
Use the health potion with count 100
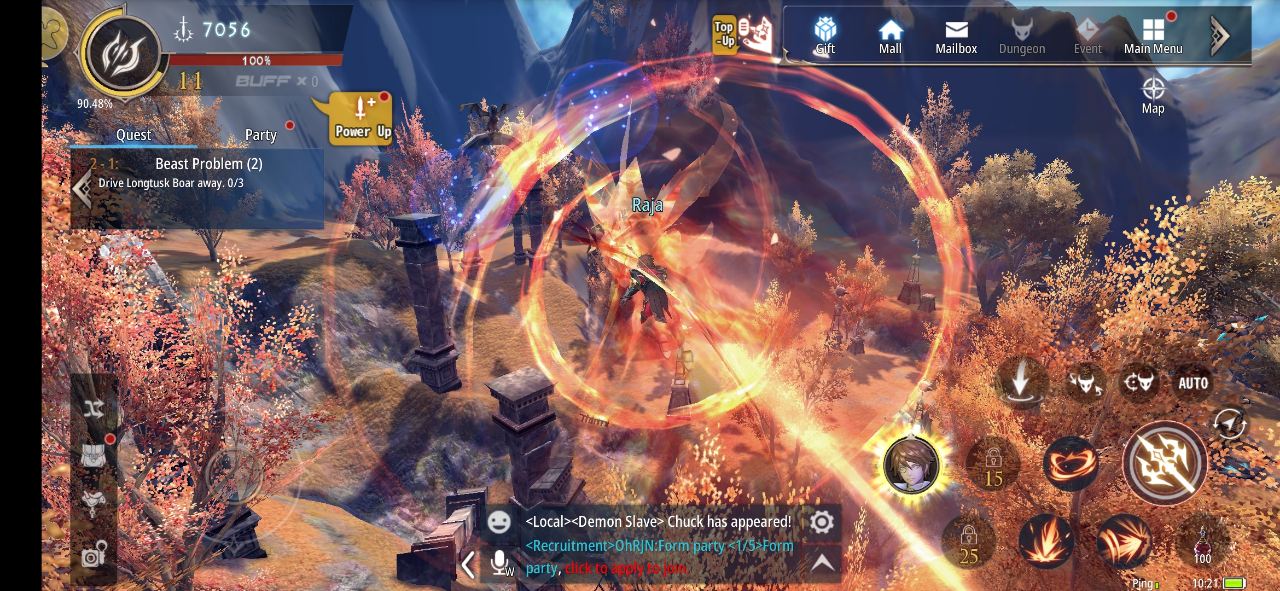tap(1202, 541)
